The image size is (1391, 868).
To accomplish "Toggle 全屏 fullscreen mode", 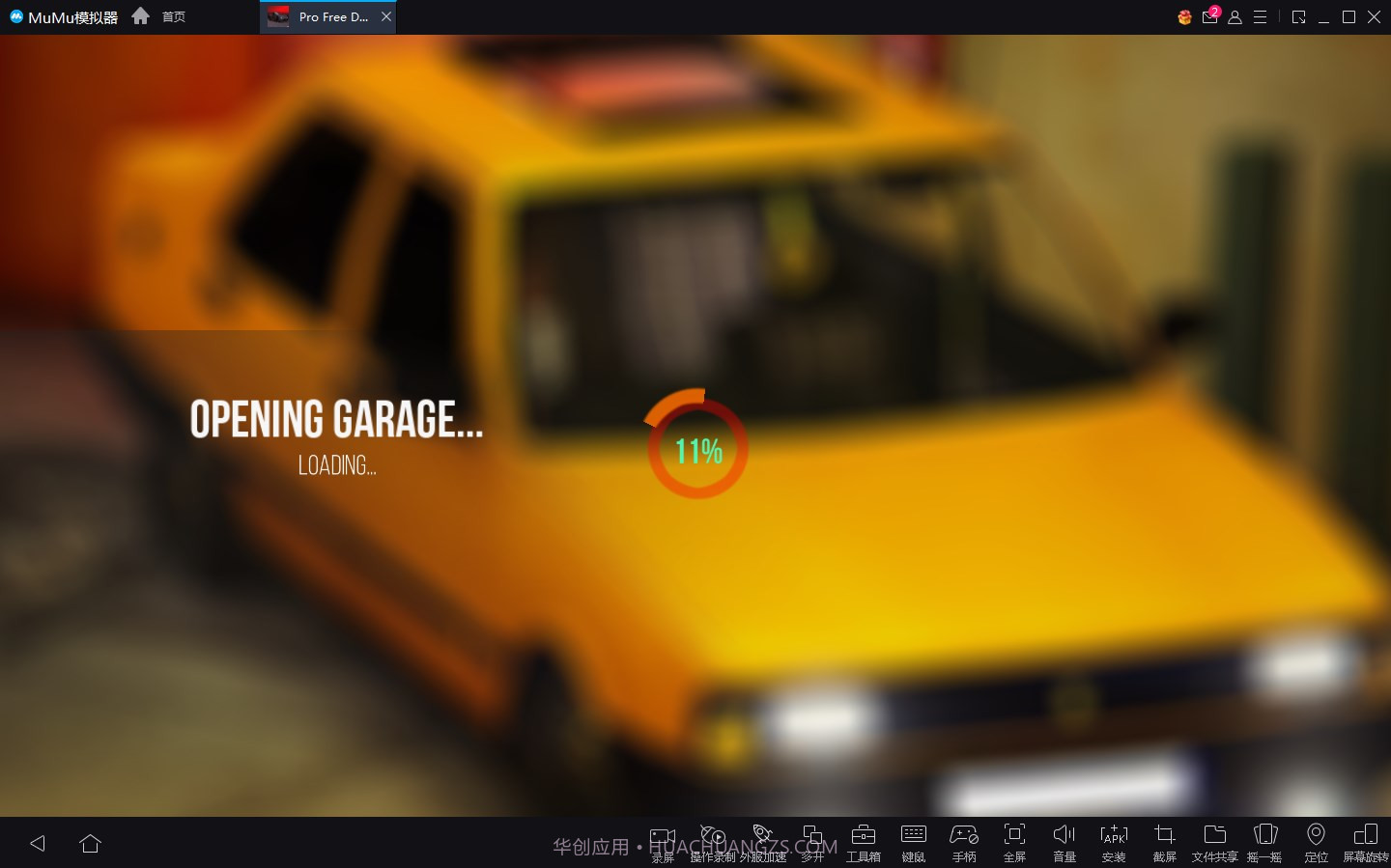I will coord(1013,838).
